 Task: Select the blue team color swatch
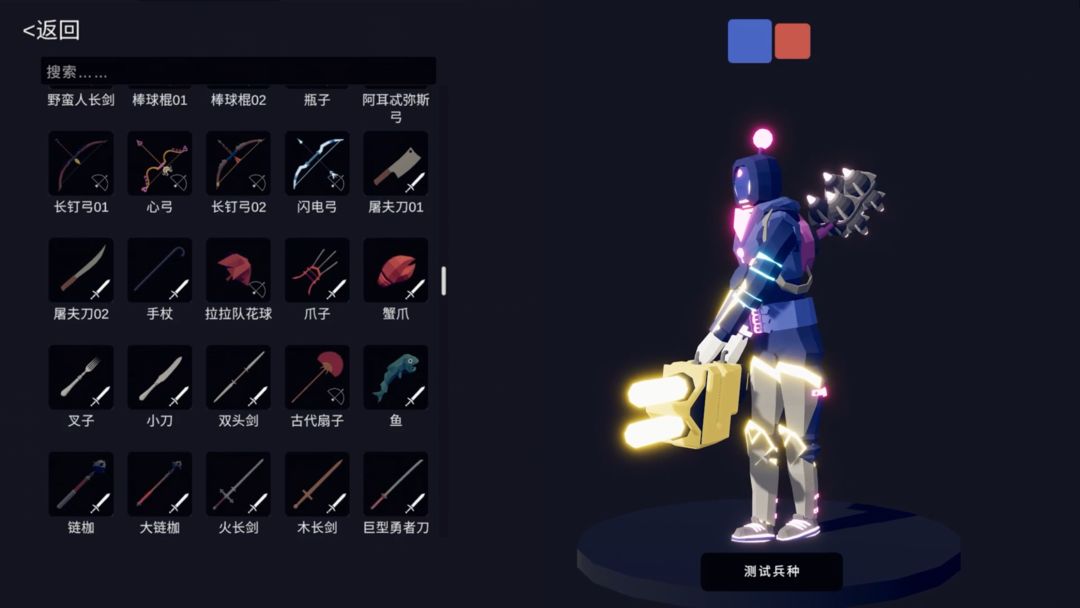(749, 41)
